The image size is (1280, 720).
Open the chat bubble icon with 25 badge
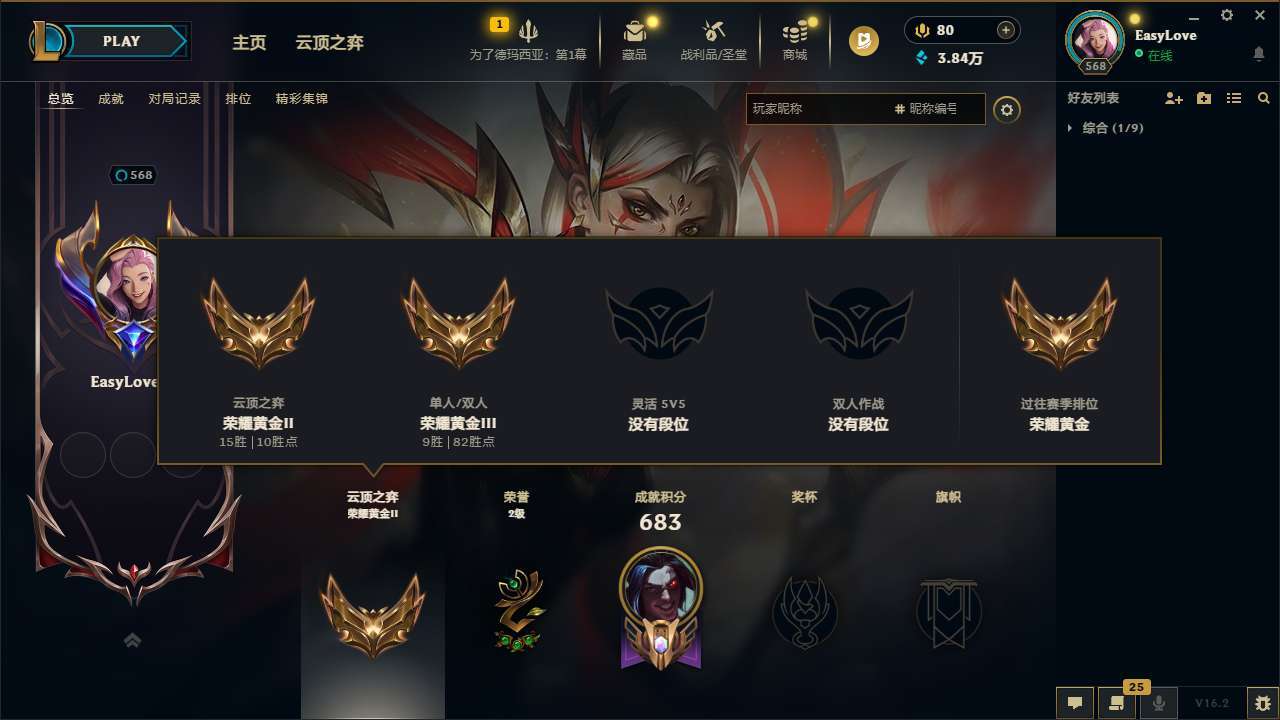point(1117,703)
